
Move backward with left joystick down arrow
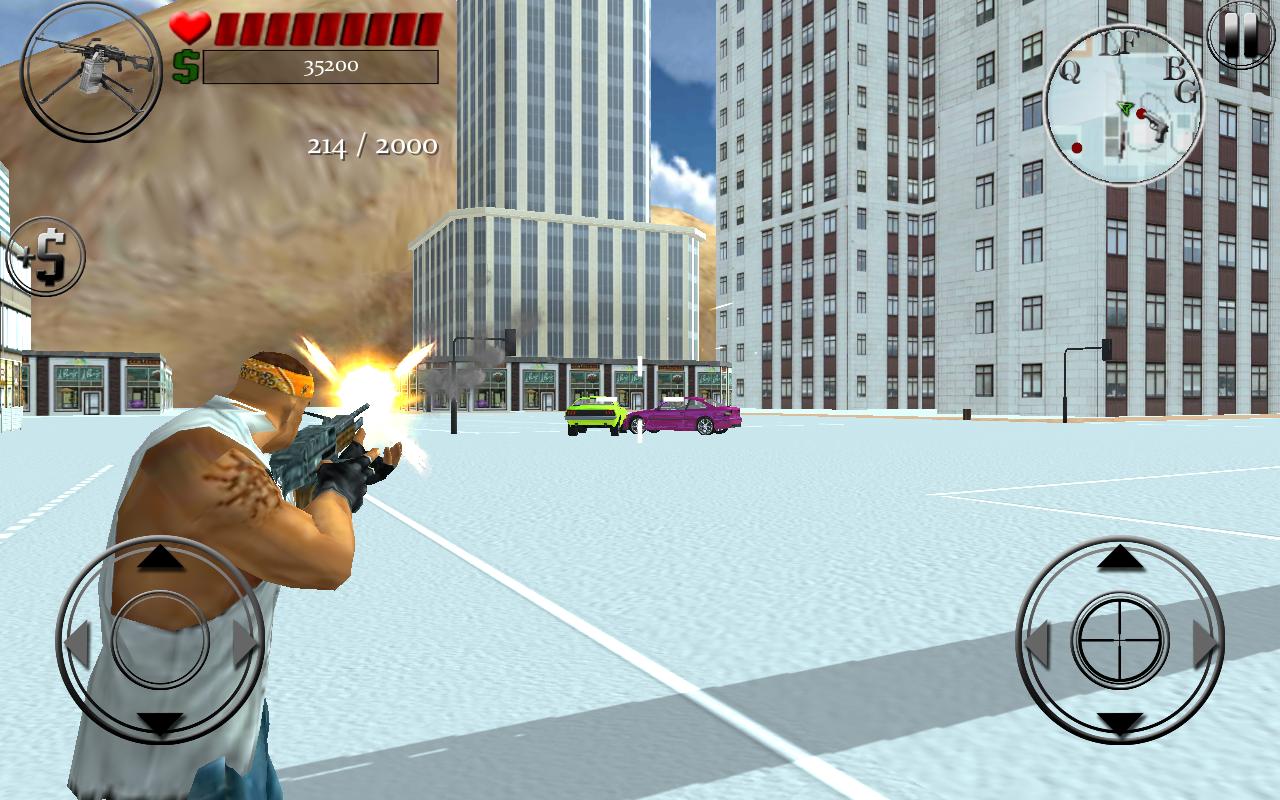[x=160, y=722]
